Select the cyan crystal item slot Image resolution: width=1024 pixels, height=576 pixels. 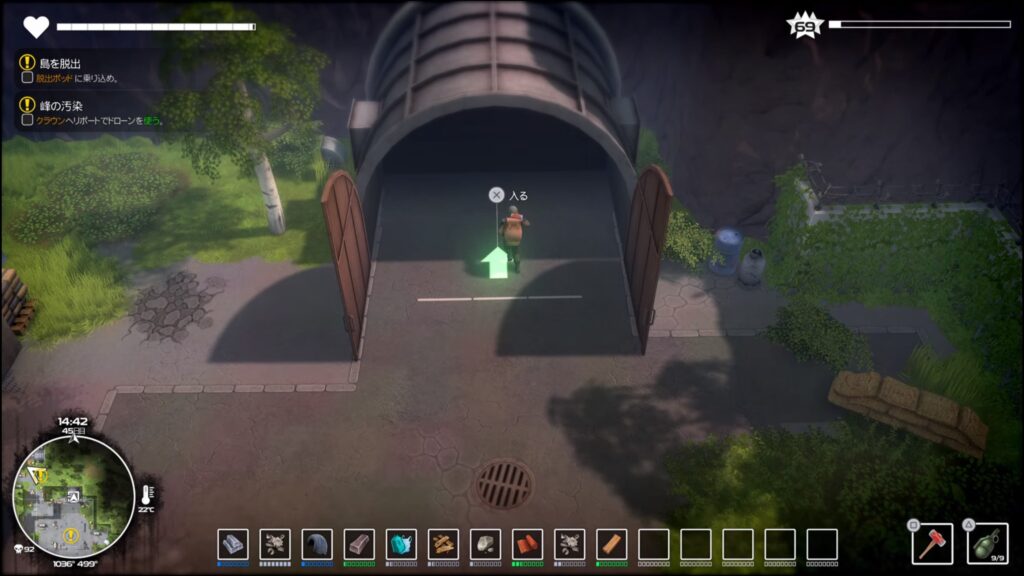(401, 544)
